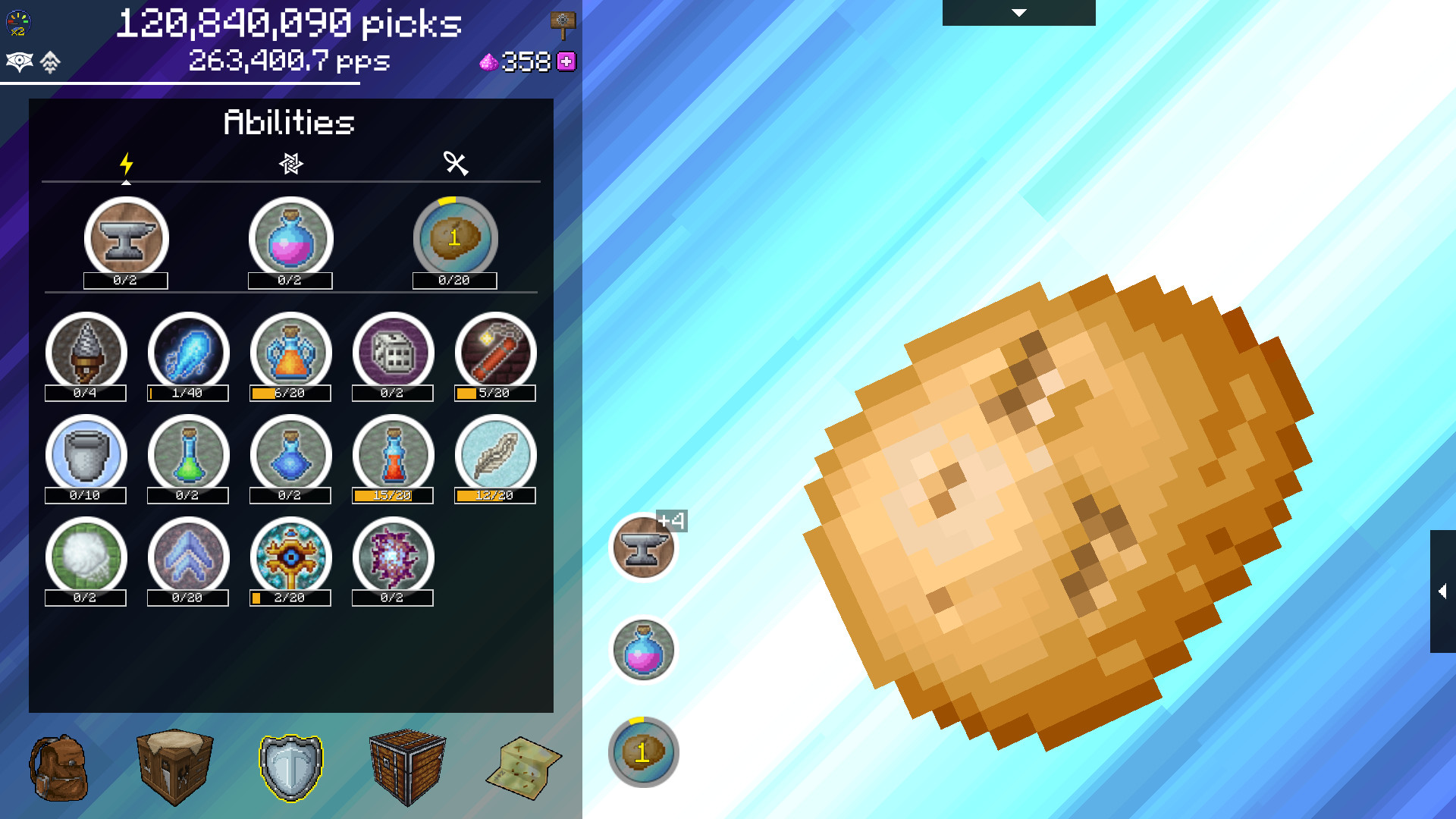
Task: Select the dynamite ability
Action: coord(494,353)
